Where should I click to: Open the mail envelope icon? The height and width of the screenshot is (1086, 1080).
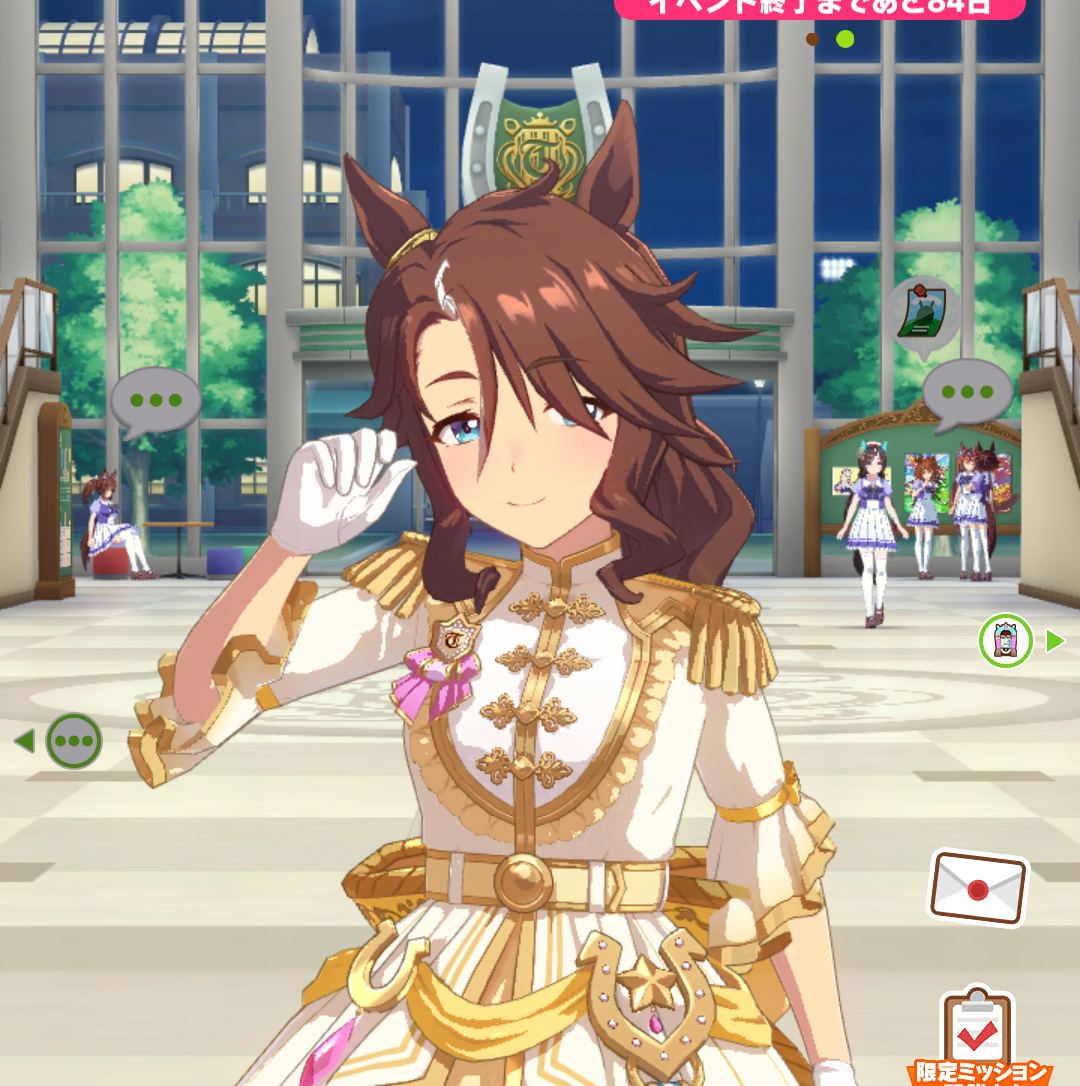tap(978, 887)
